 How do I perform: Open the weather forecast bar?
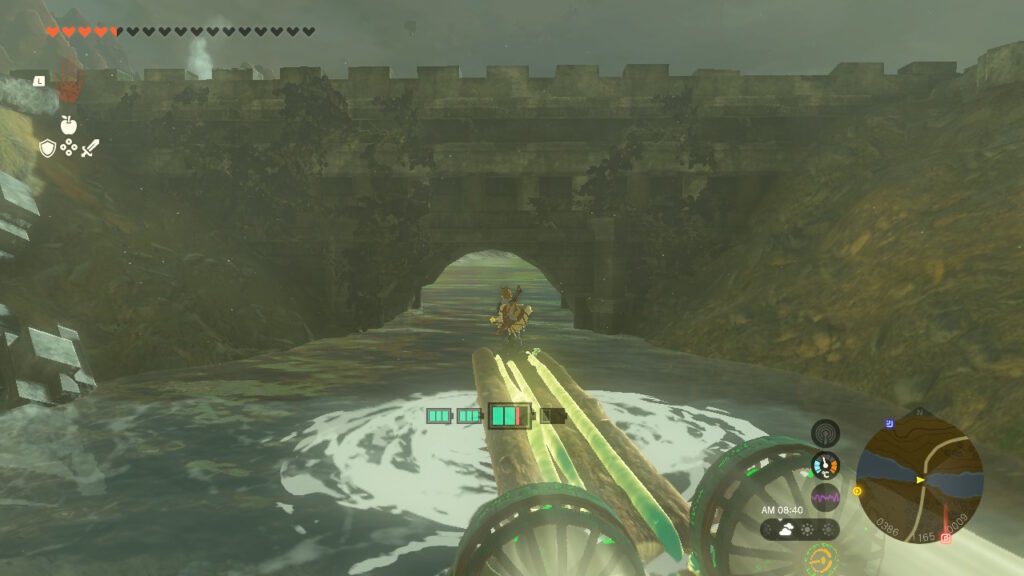(799, 529)
